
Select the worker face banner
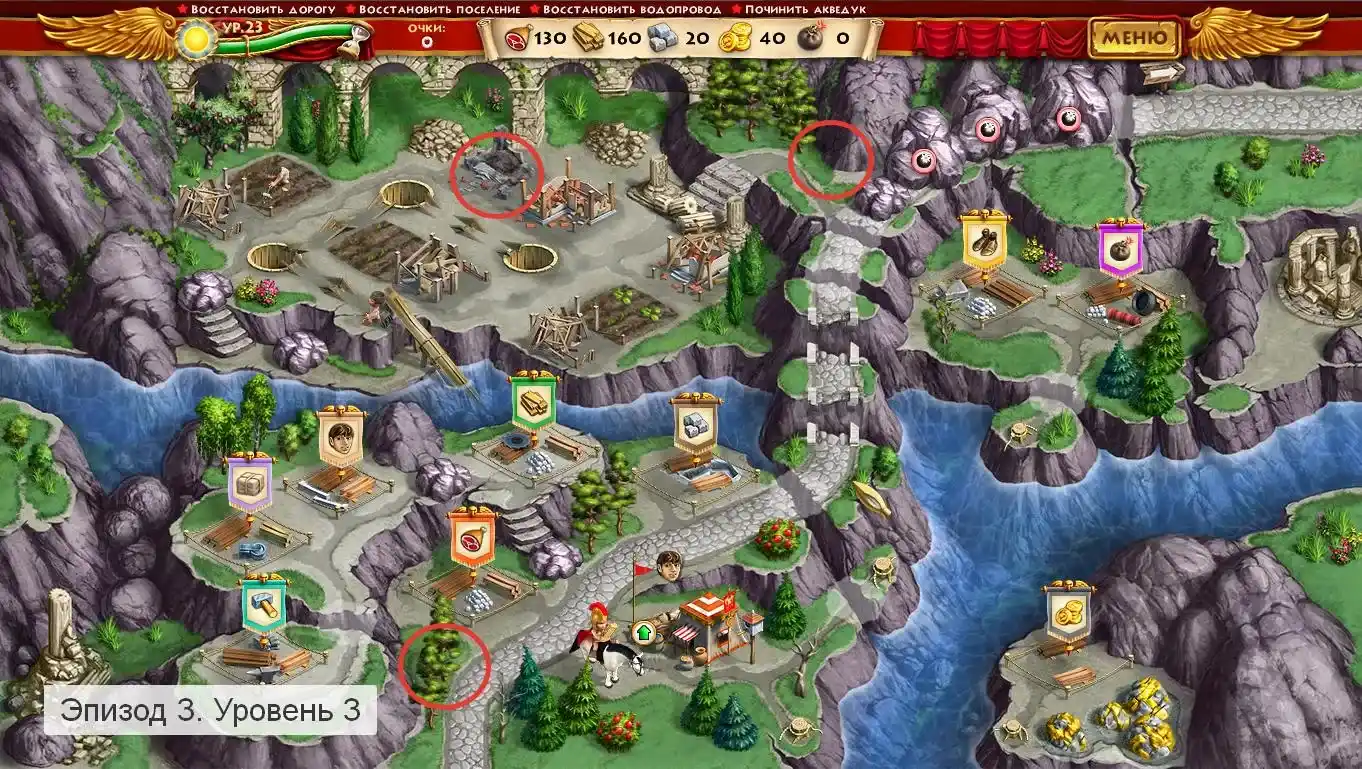coord(341,440)
